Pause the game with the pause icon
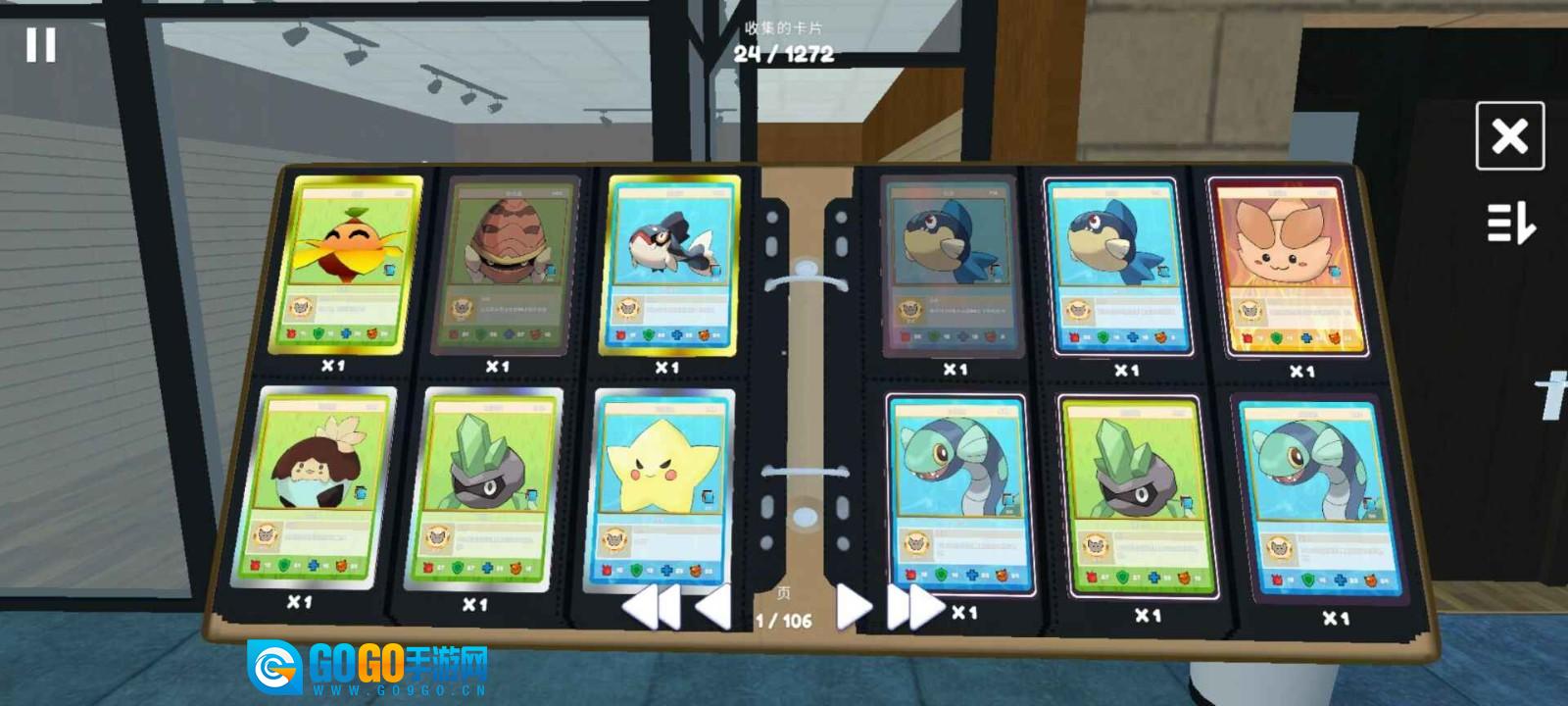The image size is (1568, 706). [40, 45]
